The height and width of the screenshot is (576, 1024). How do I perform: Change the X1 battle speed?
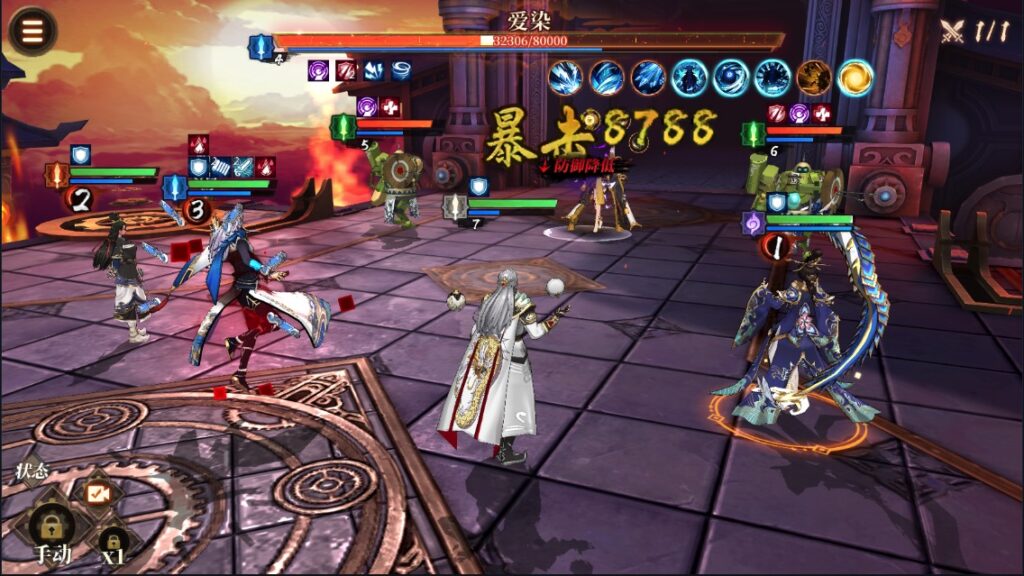click(x=113, y=543)
